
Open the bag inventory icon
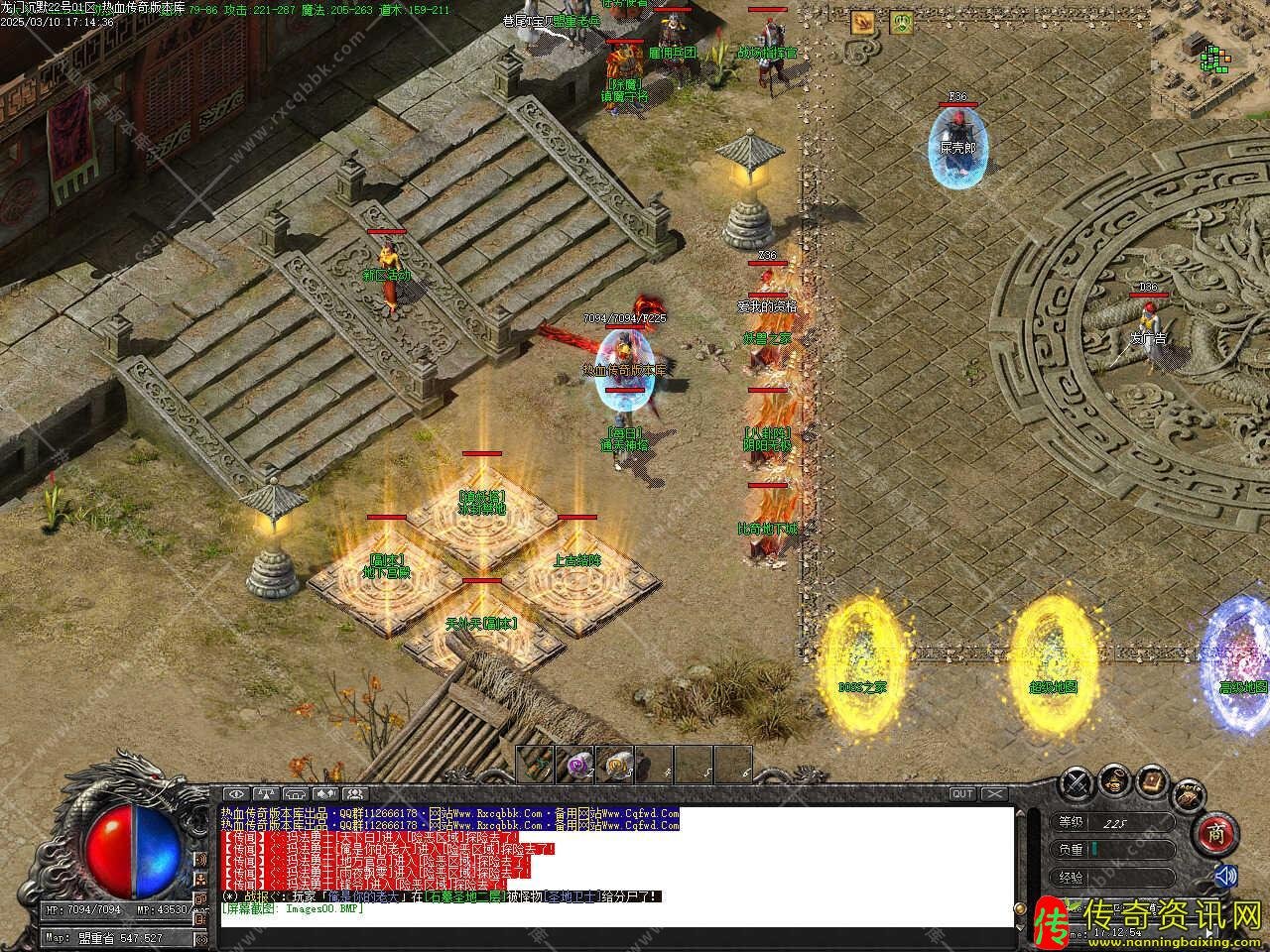coord(1114,778)
